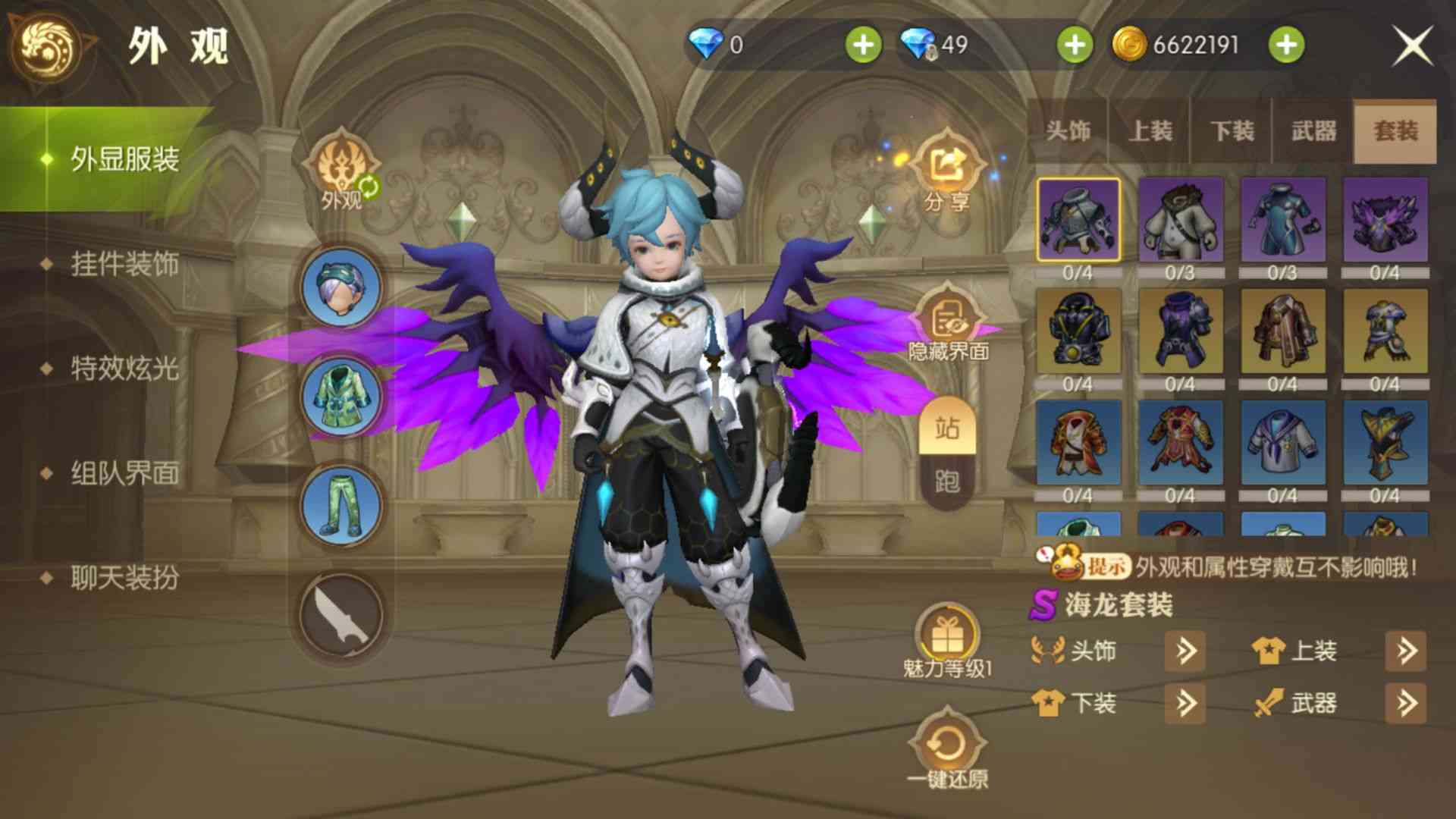Select the 特效炫光 menu entry
1456x819 pixels.
coord(124,369)
